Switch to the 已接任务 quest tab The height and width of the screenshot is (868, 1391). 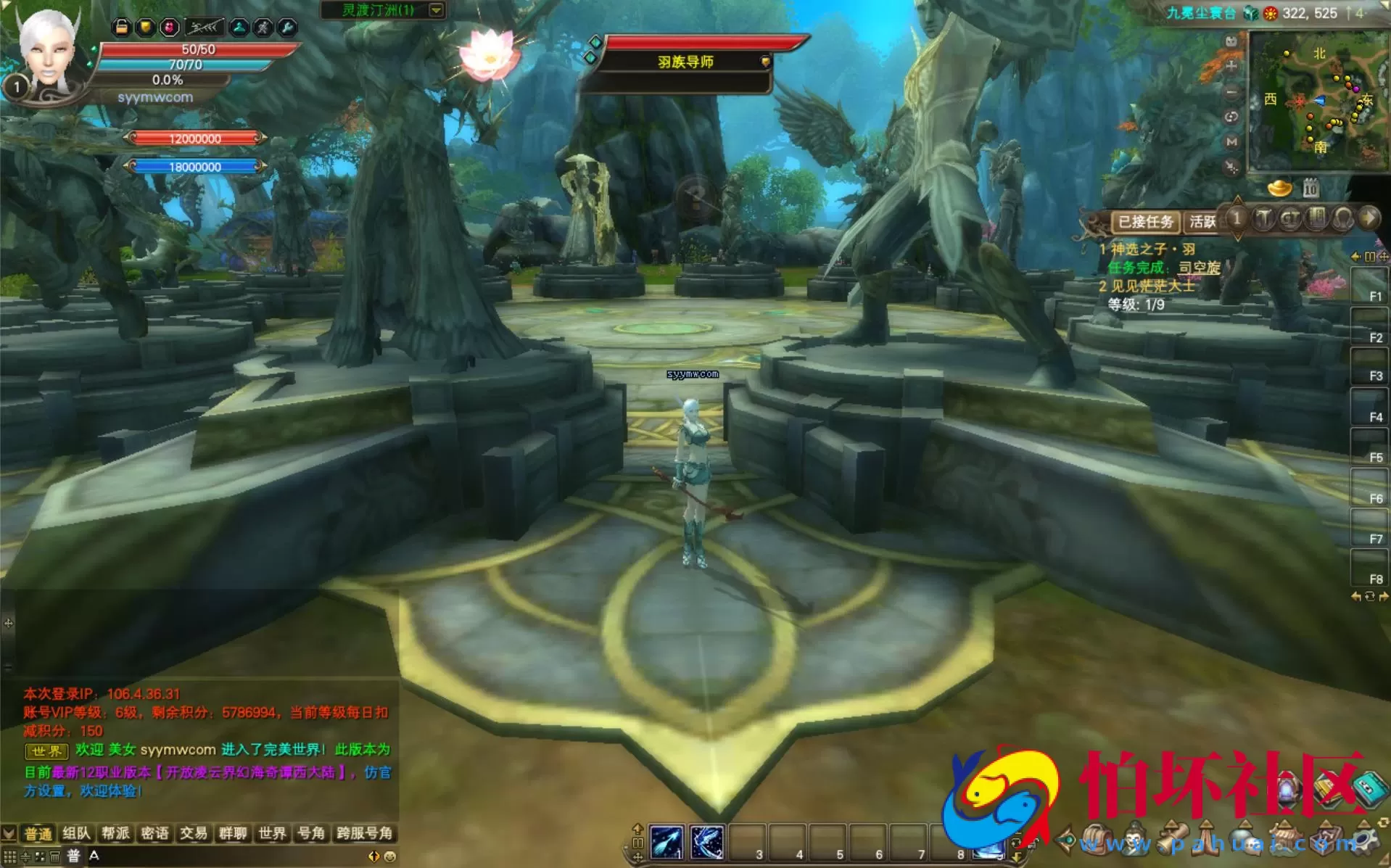[1145, 222]
